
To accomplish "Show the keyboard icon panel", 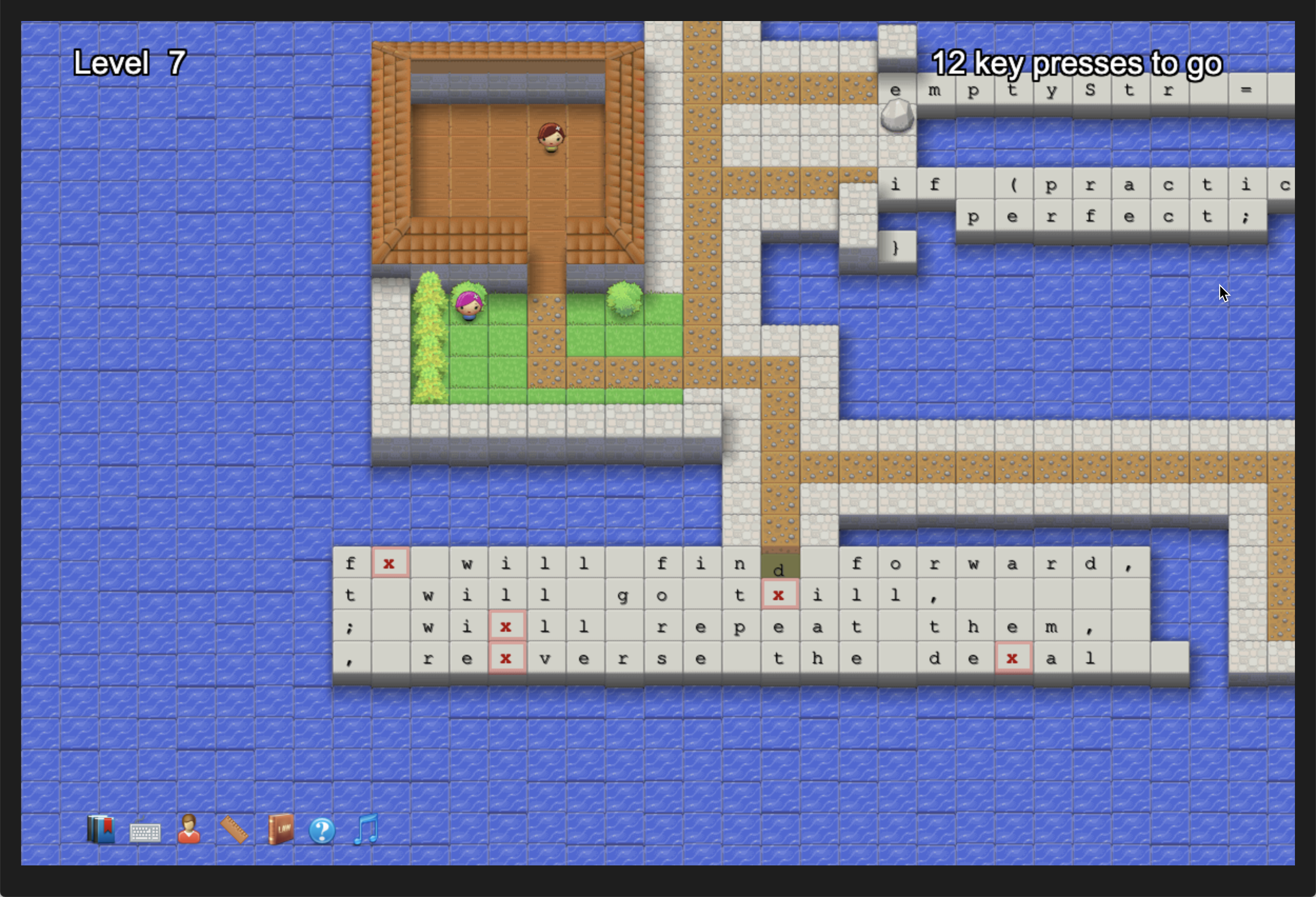I will click(145, 832).
